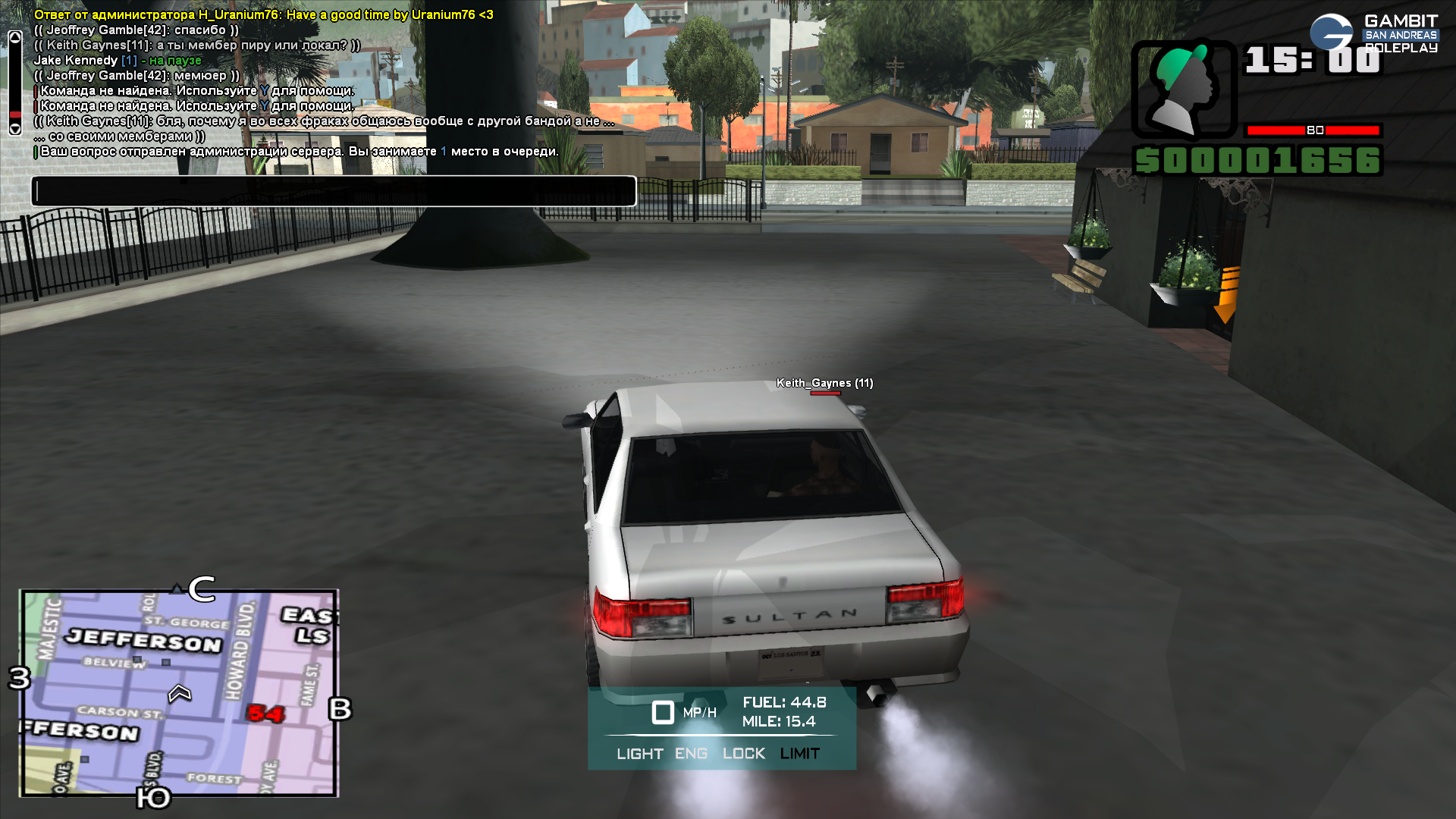
Task: Click the Gambit San Andreas Roleplay logo
Action: point(1373,34)
